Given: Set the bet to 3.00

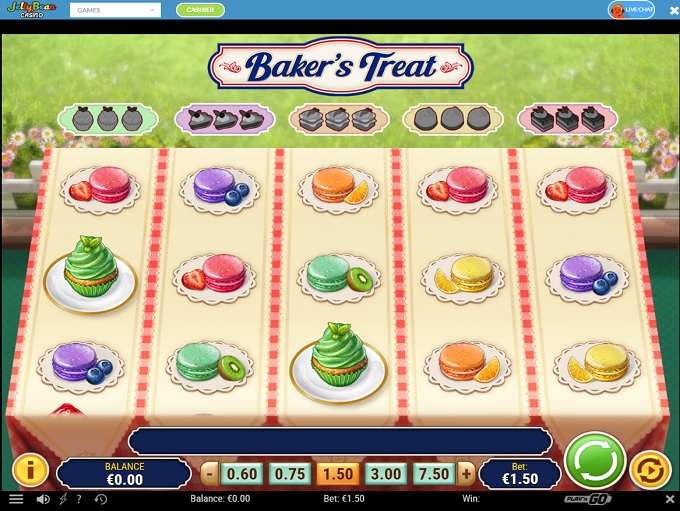Looking at the screenshot, I should (x=385, y=474).
